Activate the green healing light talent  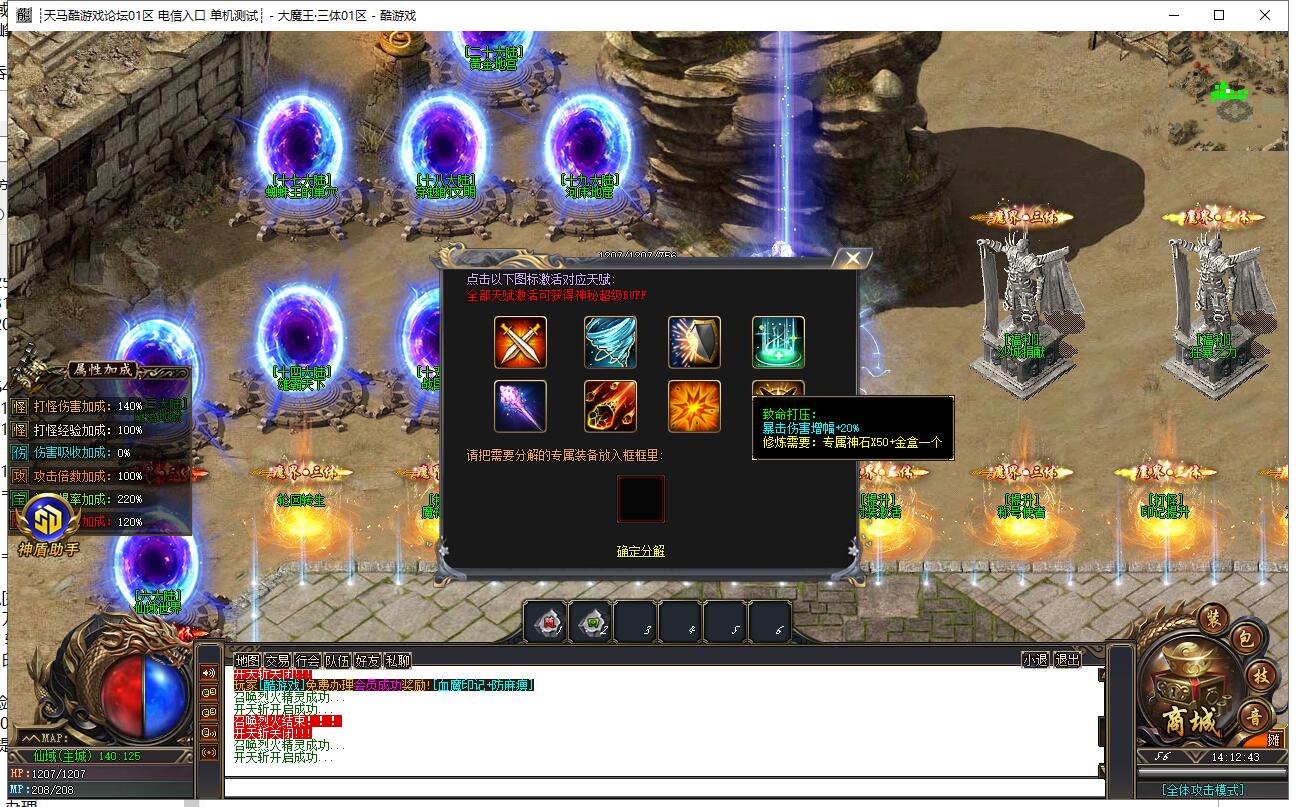click(x=778, y=342)
